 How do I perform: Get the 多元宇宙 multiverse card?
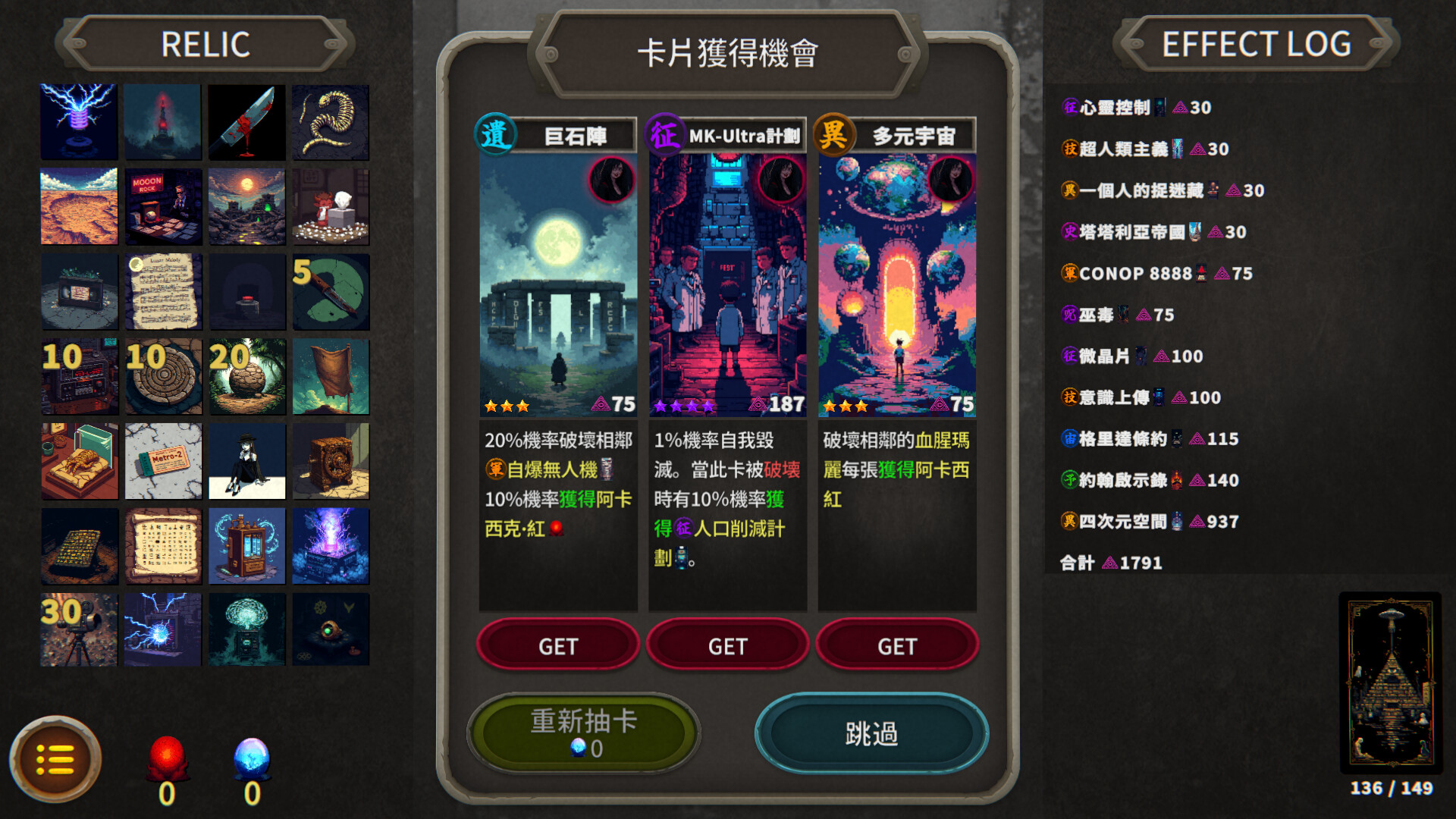tap(897, 645)
